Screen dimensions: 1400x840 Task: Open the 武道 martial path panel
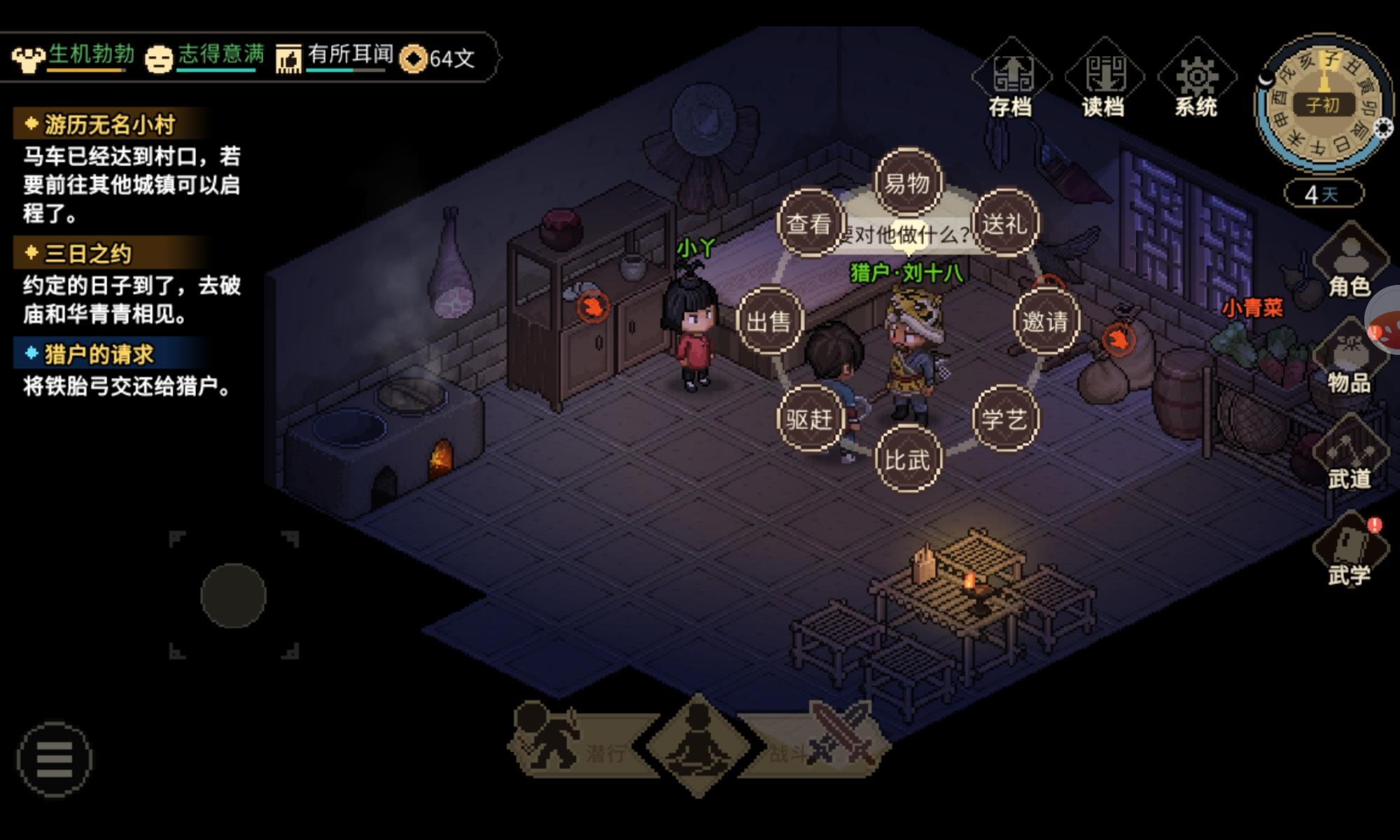1349,455
